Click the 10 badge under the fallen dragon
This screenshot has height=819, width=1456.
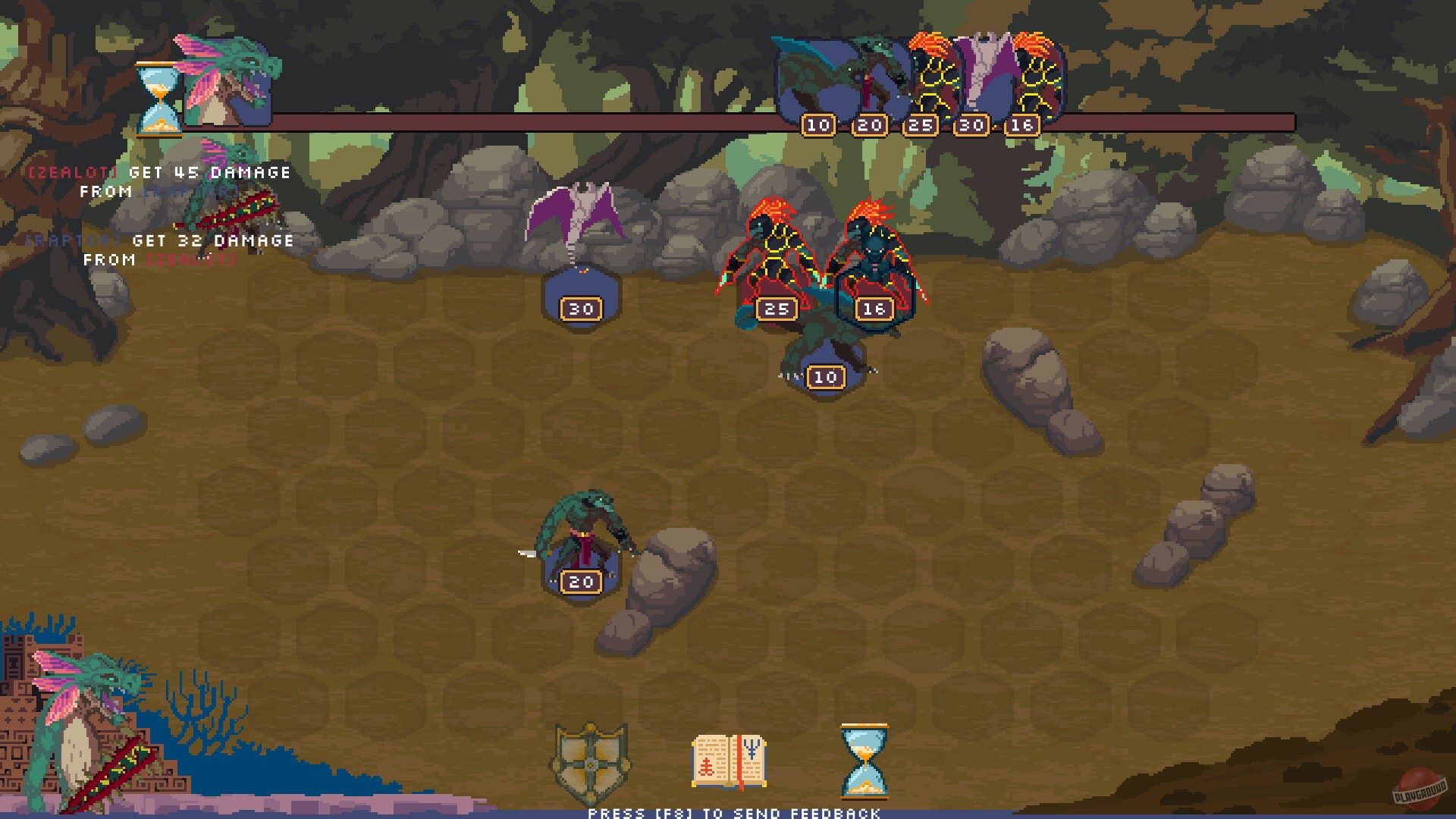tap(824, 376)
